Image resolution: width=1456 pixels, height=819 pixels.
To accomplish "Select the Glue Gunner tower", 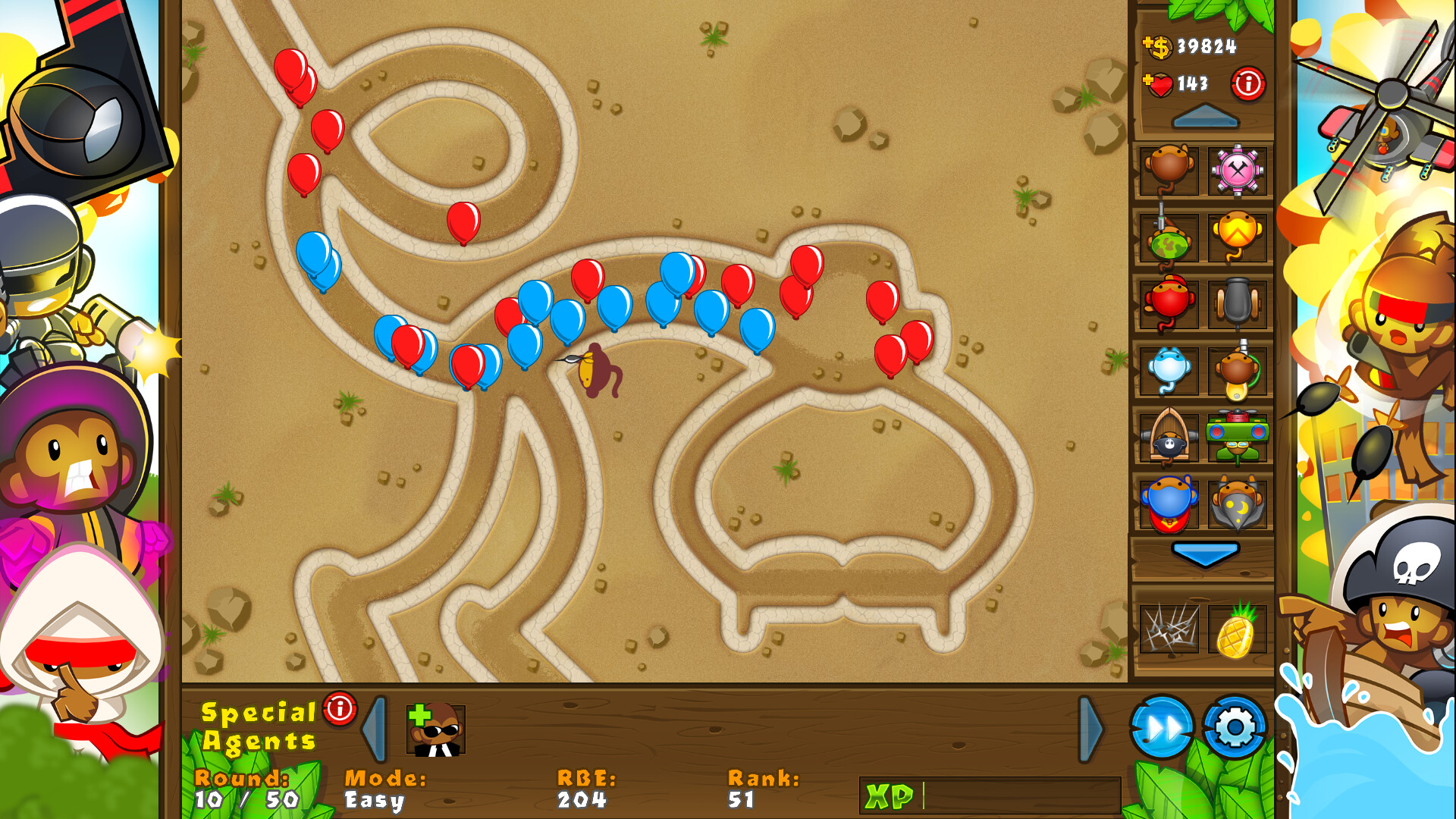I will point(1236,372).
